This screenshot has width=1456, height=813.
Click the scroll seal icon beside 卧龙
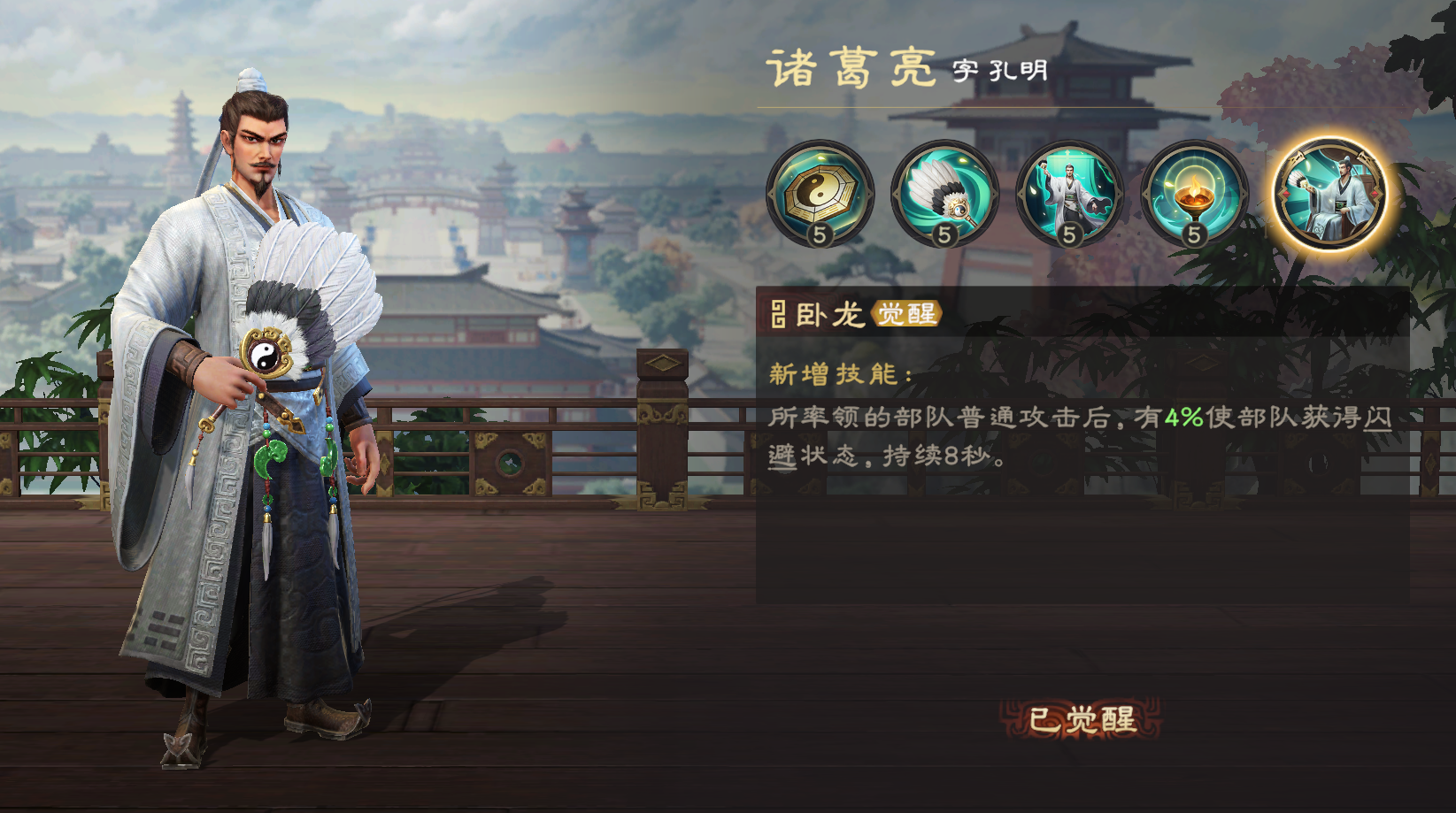[777, 315]
